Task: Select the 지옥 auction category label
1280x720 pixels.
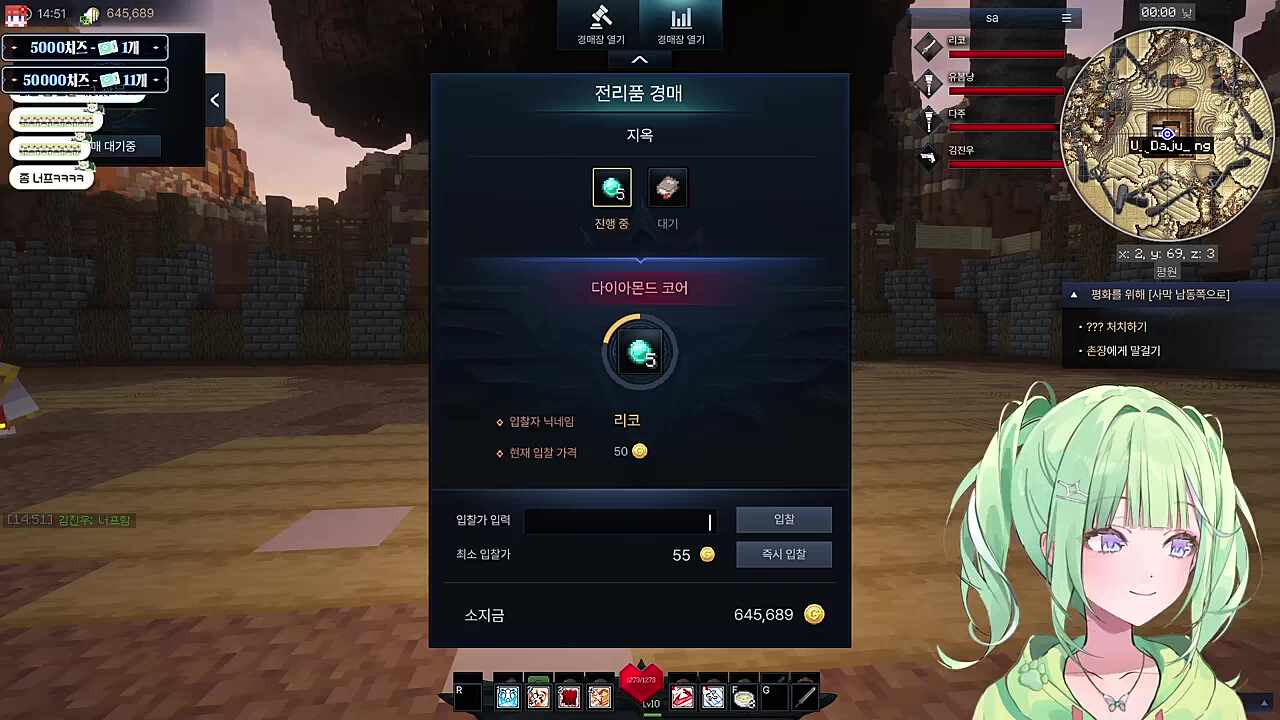Action: 639,135
